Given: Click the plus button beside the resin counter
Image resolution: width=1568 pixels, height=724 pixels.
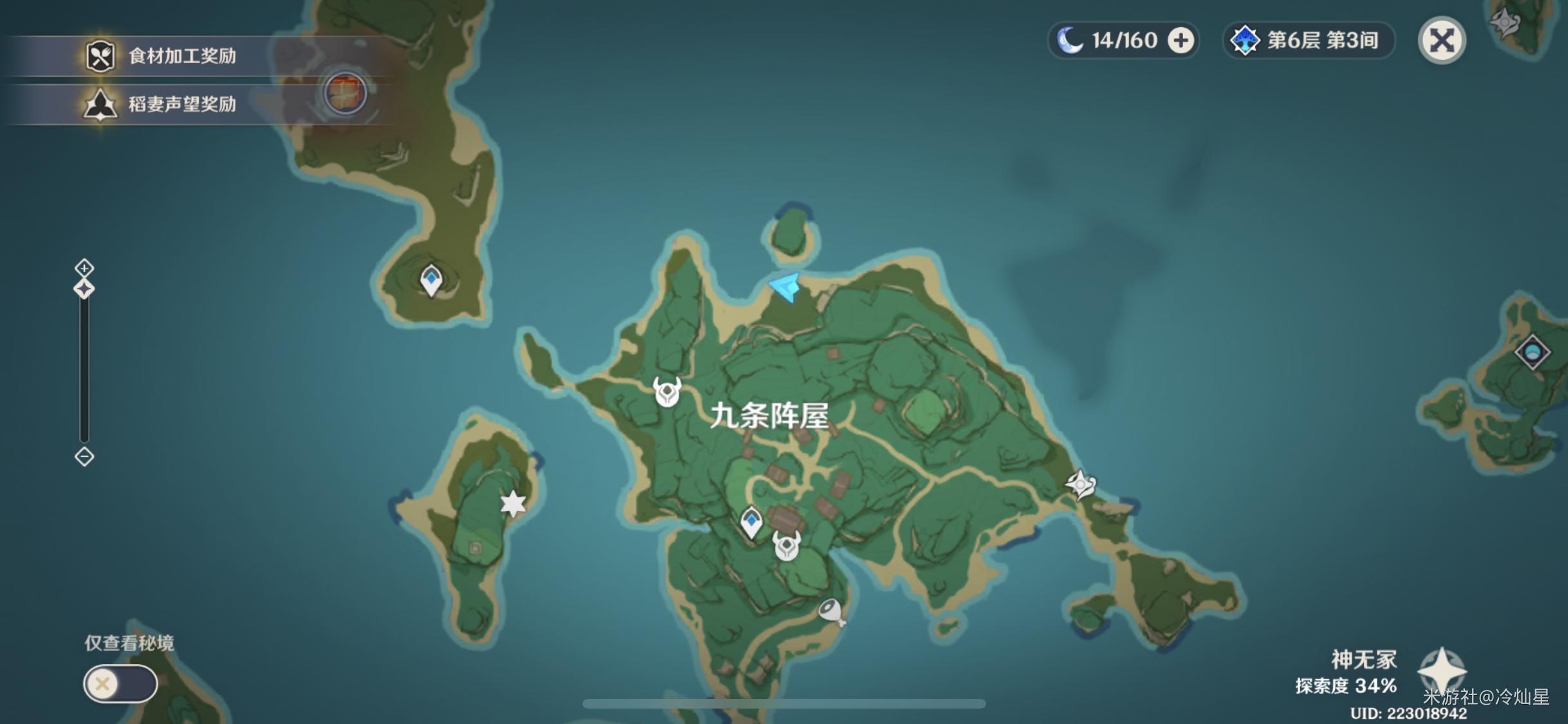Looking at the screenshot, I should [x=1181, y=40].
